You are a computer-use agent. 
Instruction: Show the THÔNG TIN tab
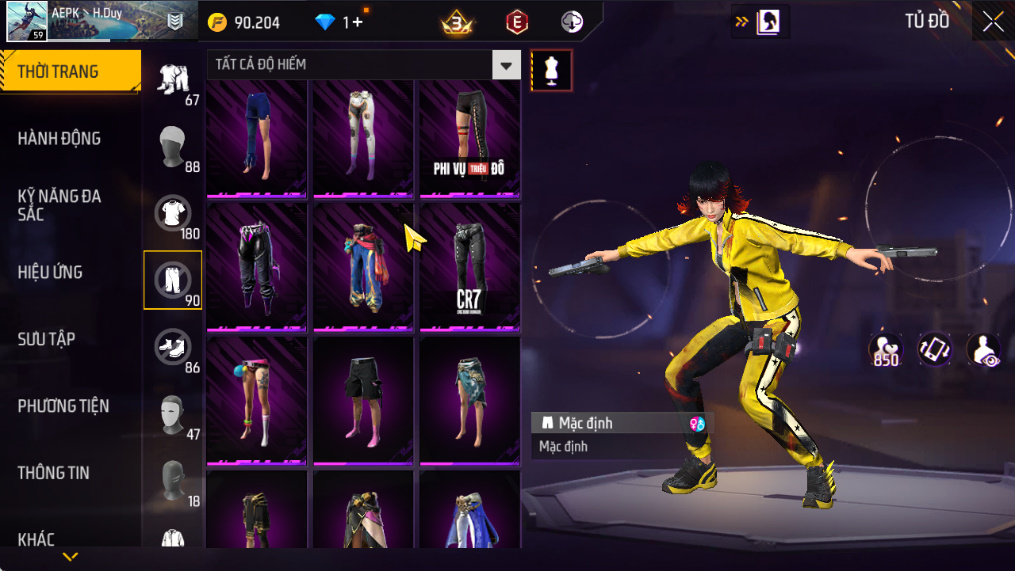[x=53, y=473]
